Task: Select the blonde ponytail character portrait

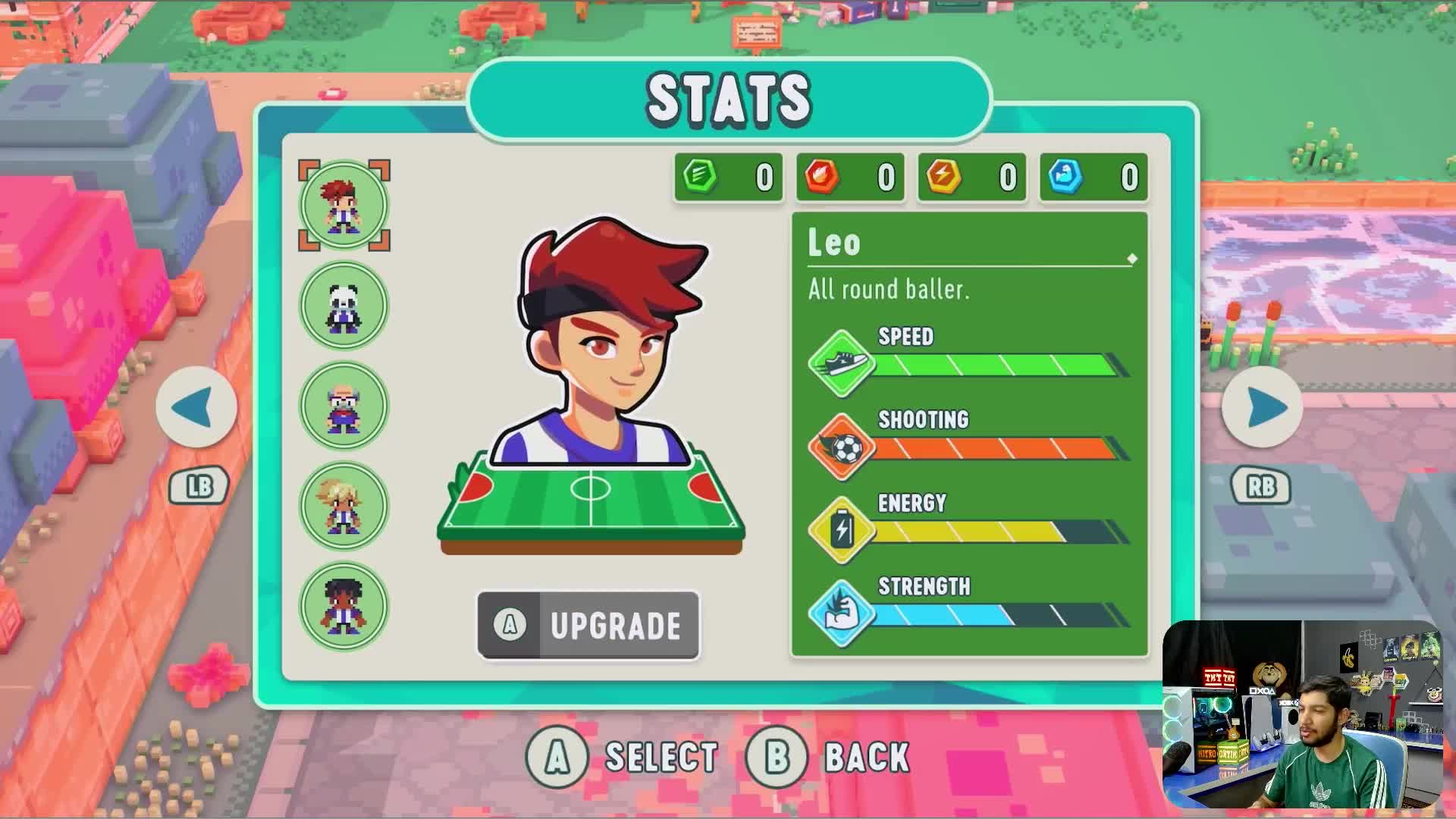Action: (344, 506)
